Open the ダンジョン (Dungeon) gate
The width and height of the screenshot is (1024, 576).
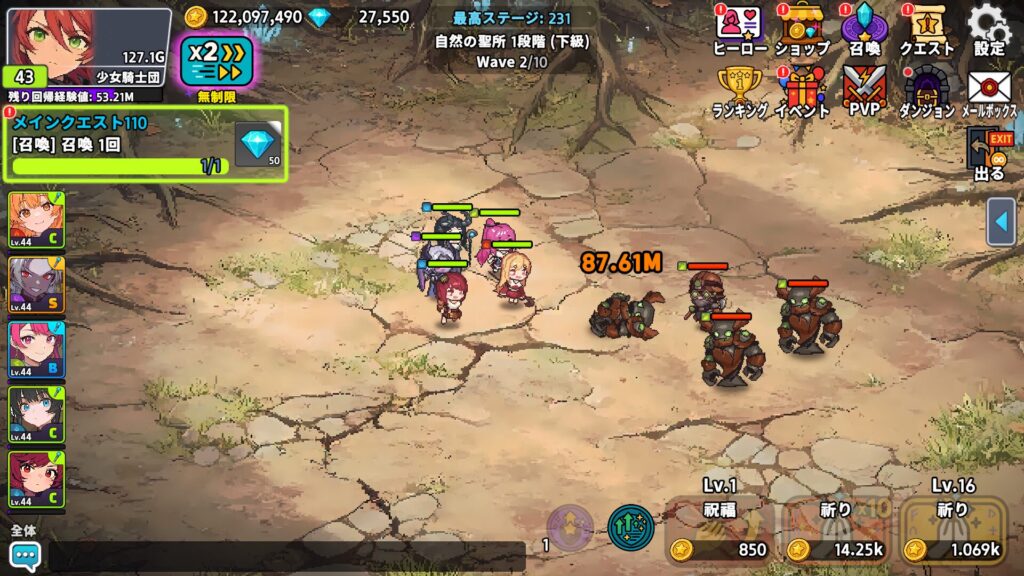click(x=926, y=90)
